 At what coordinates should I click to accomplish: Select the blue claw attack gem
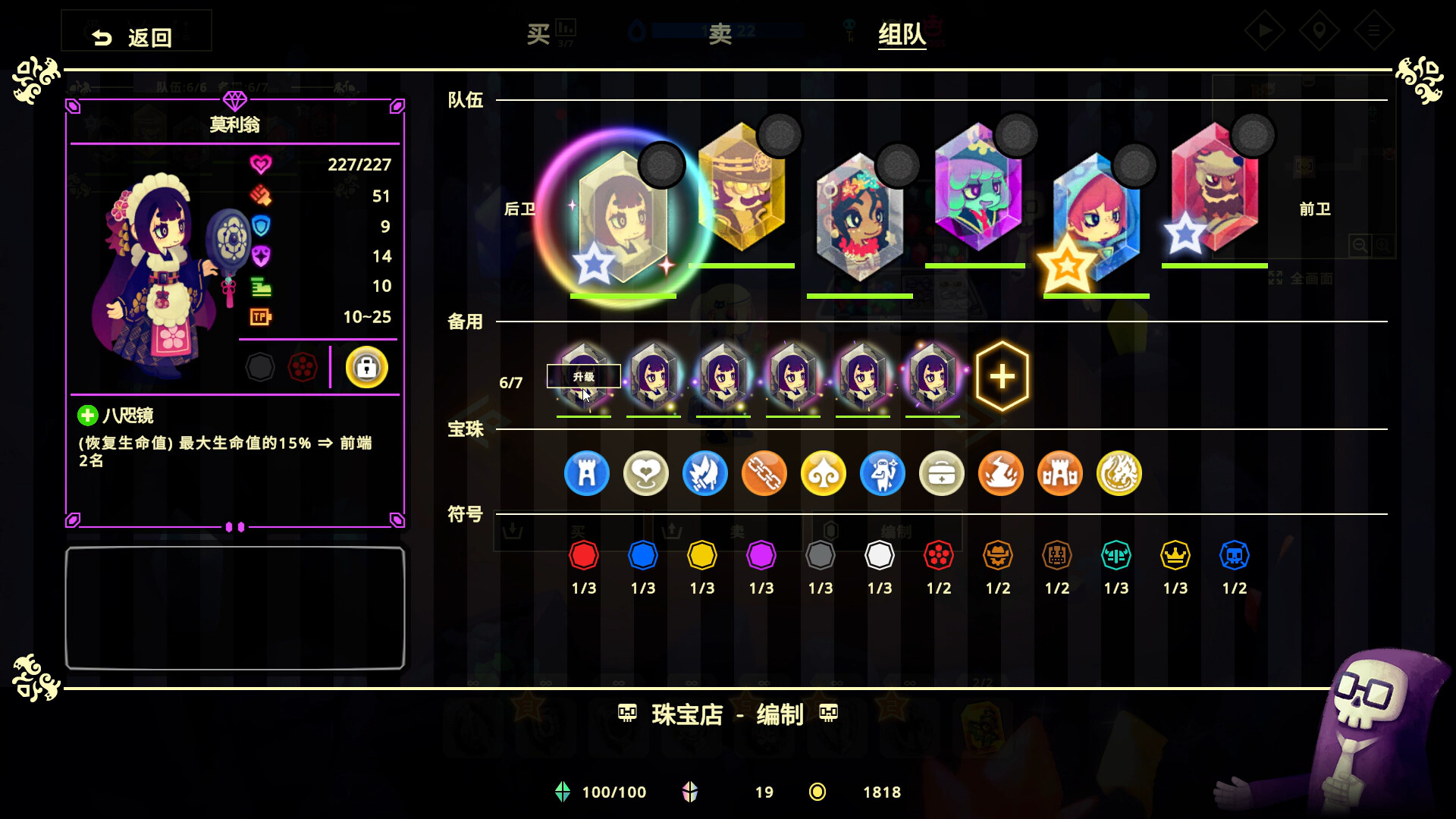pyautogui.click(x=705, y=473)
